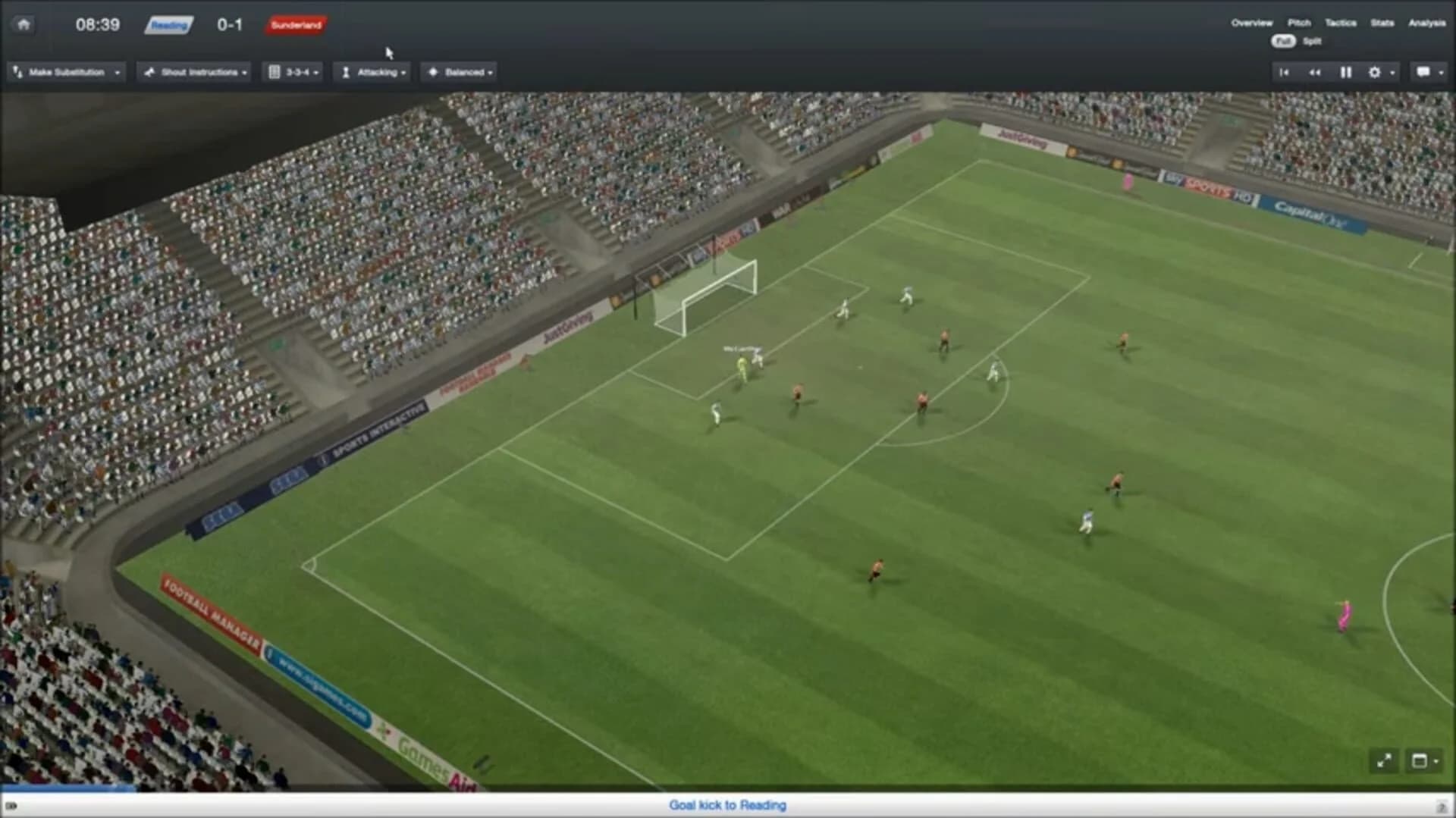Toggle fullscreen pitch with the expand icon
Viewport: 1456px width, 818px height.
[x=1385, y=760]
